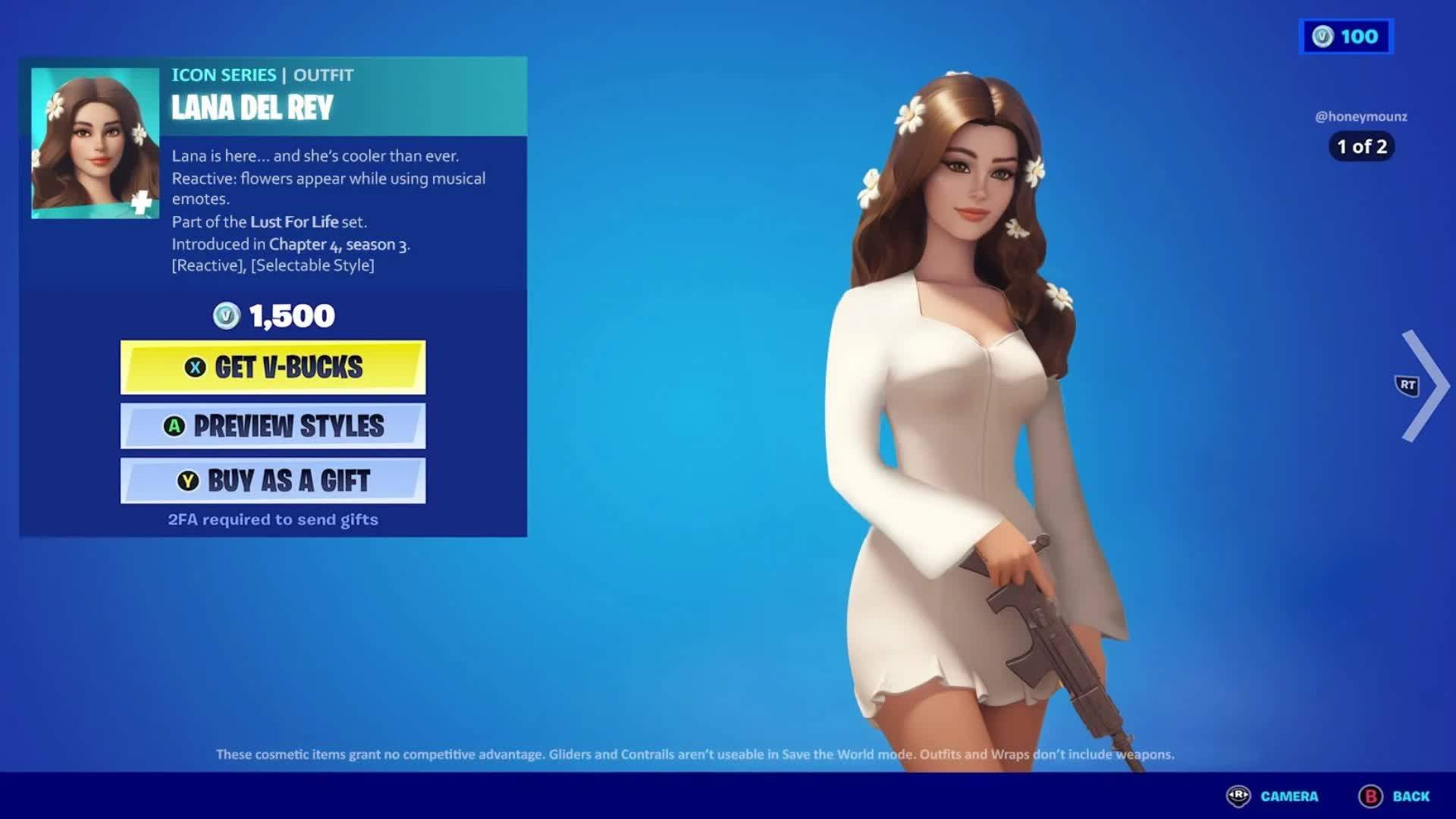This screenshot has height=819, width=1456.
Task: Open the 1 of 2 page indicator
Action: point(1361,148)
